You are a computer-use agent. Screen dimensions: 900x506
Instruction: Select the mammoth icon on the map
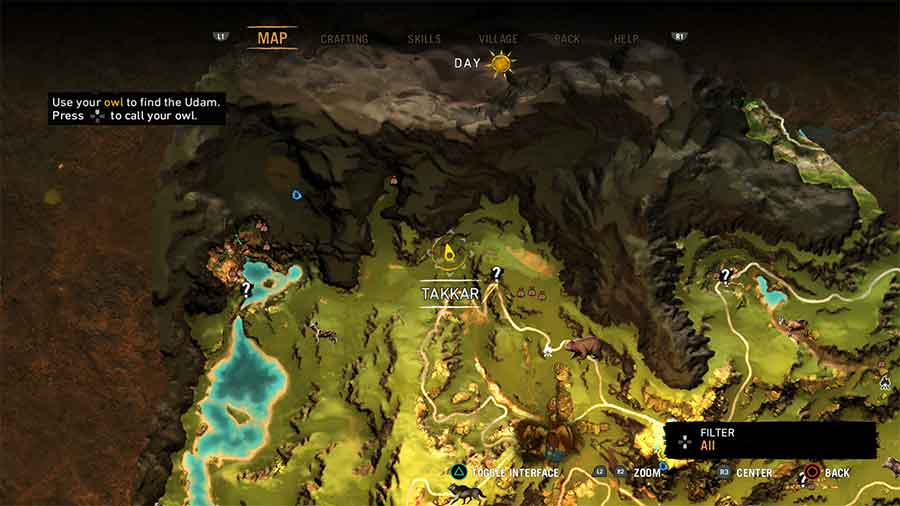click(584, 348)
